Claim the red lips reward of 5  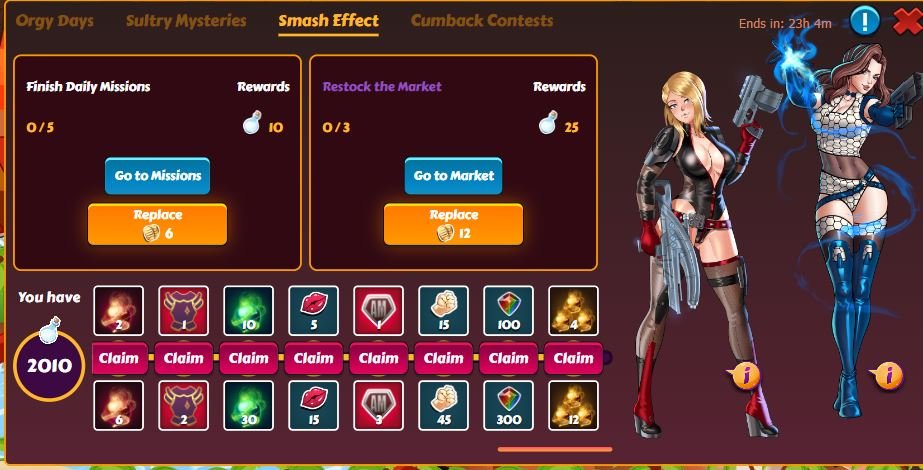click(x=314, y=358)
